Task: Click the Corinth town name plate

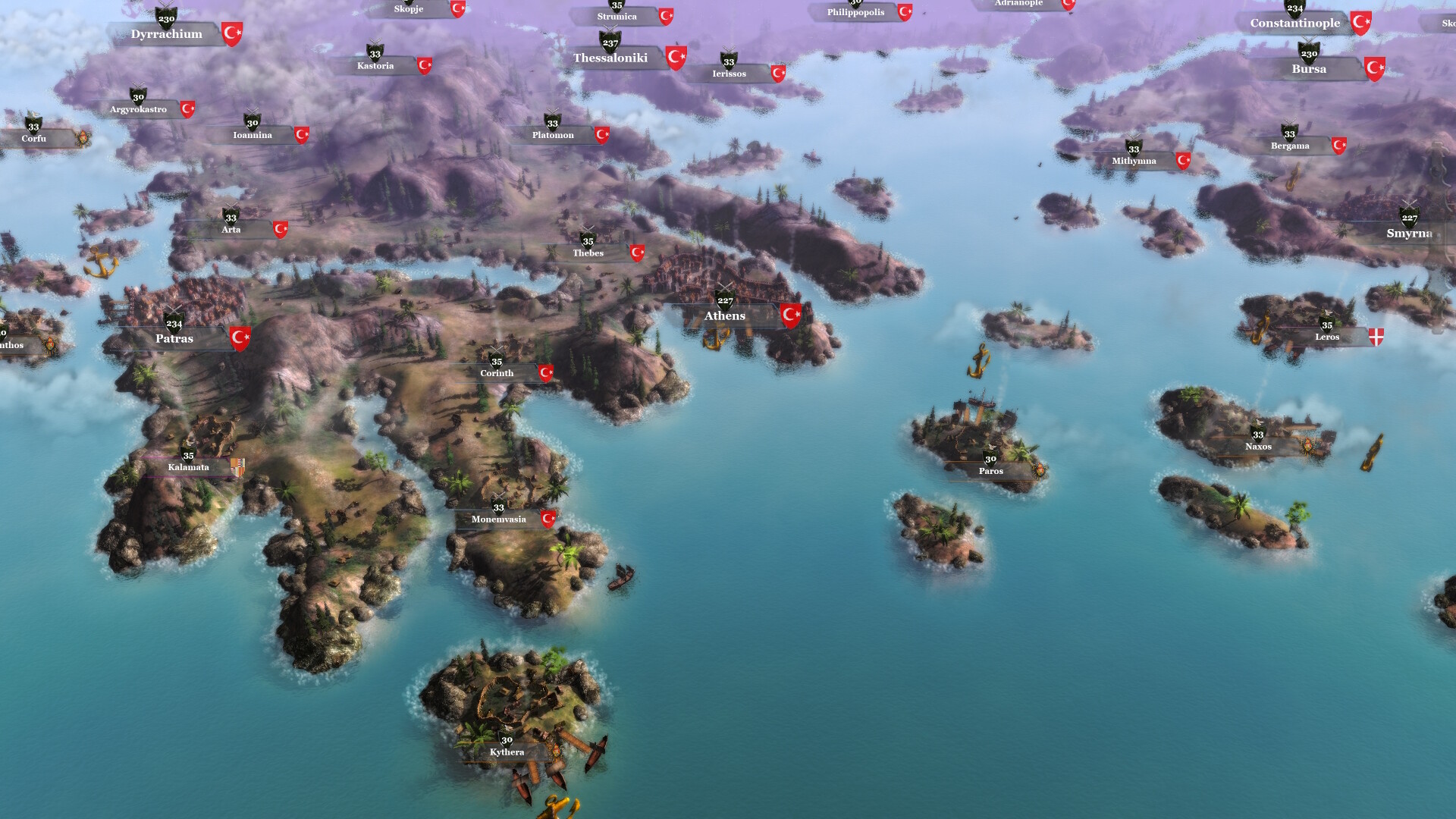Action: coord(497,372)
